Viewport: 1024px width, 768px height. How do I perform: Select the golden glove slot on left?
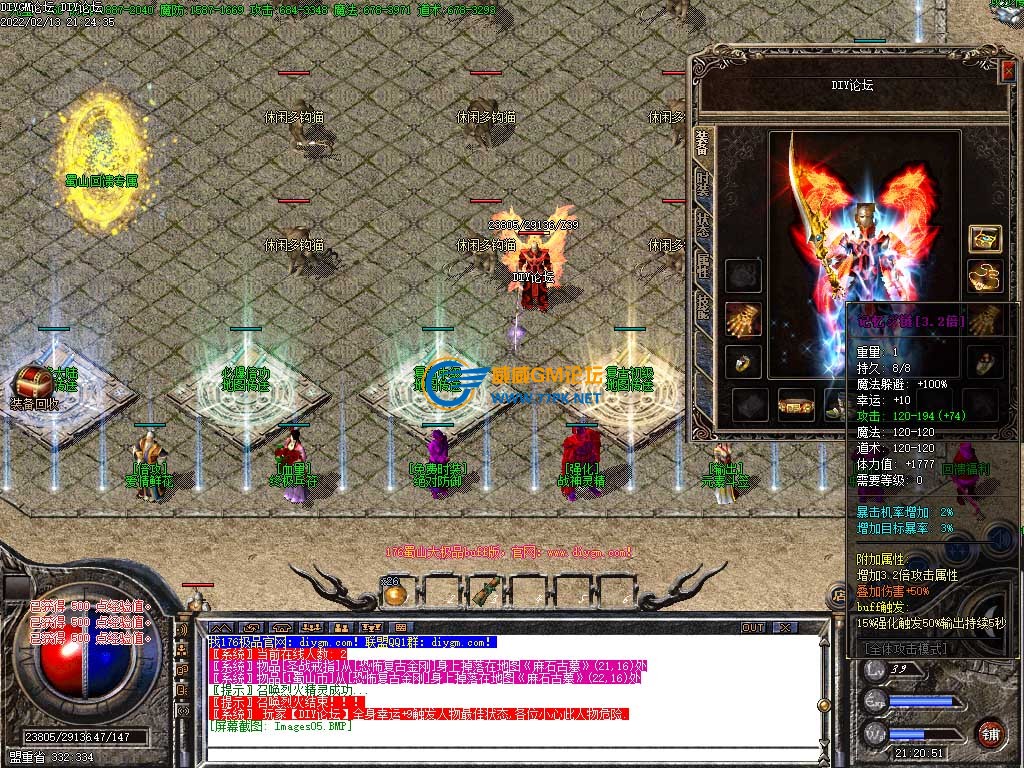(743, 318)
